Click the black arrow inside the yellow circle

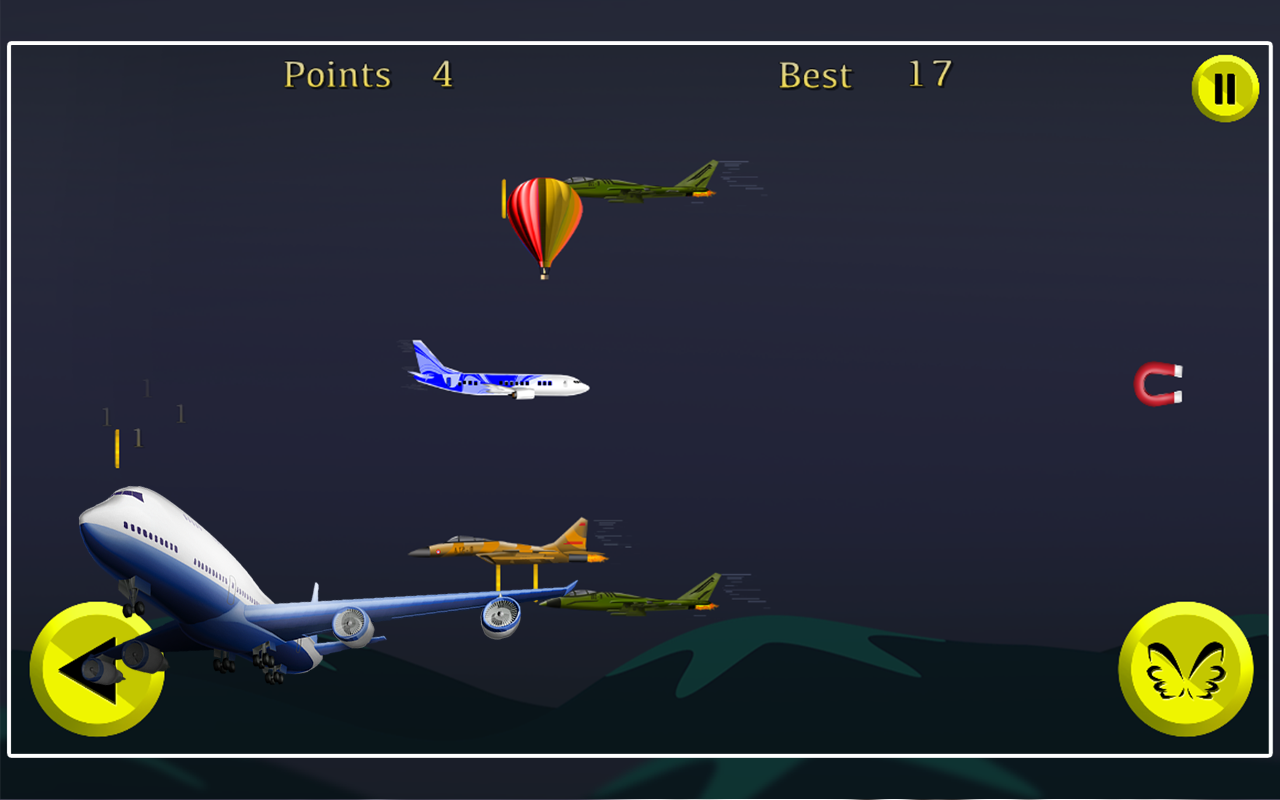pos(97,672)
